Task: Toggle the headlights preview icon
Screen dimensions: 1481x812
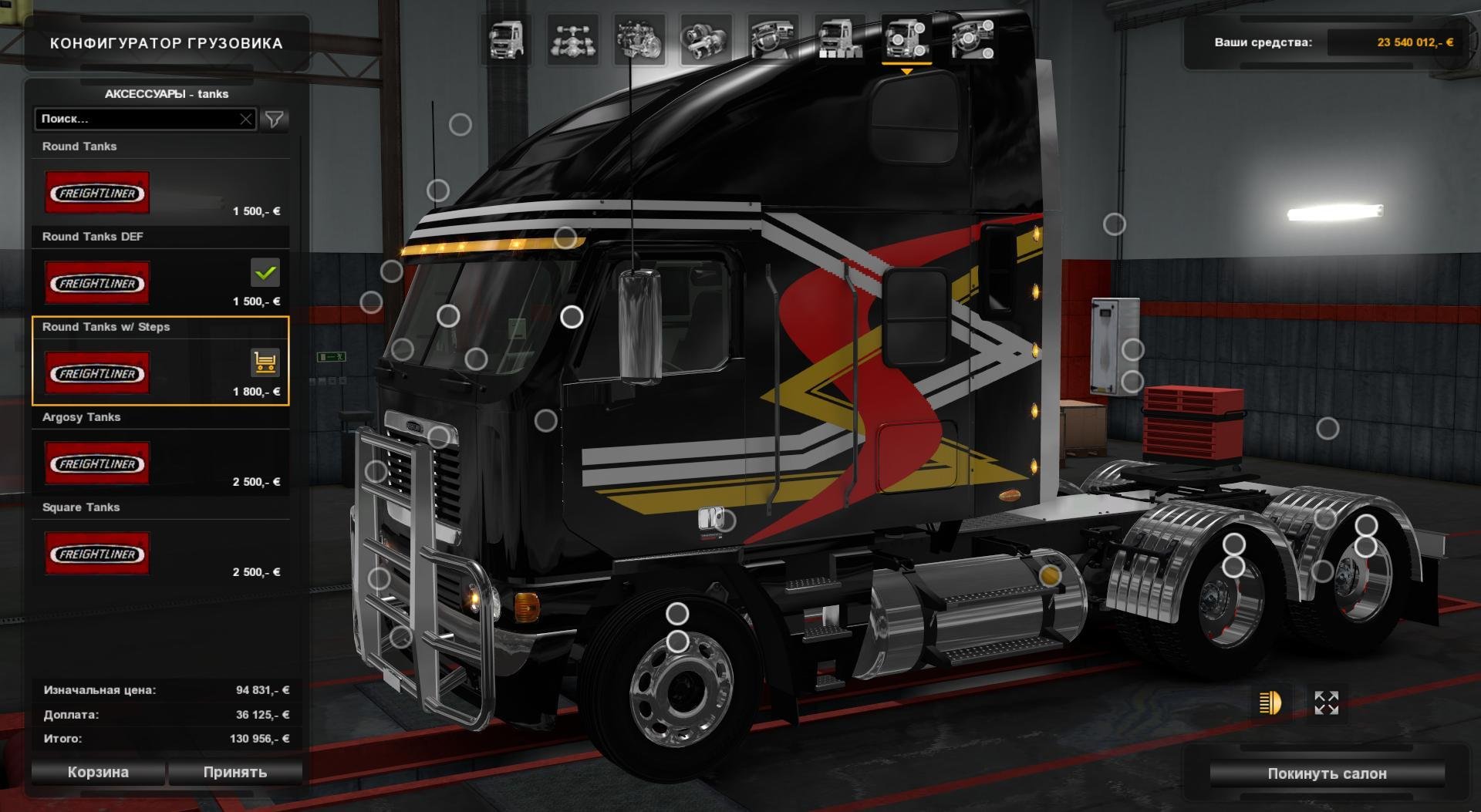Action: (x=1269, y=703)
